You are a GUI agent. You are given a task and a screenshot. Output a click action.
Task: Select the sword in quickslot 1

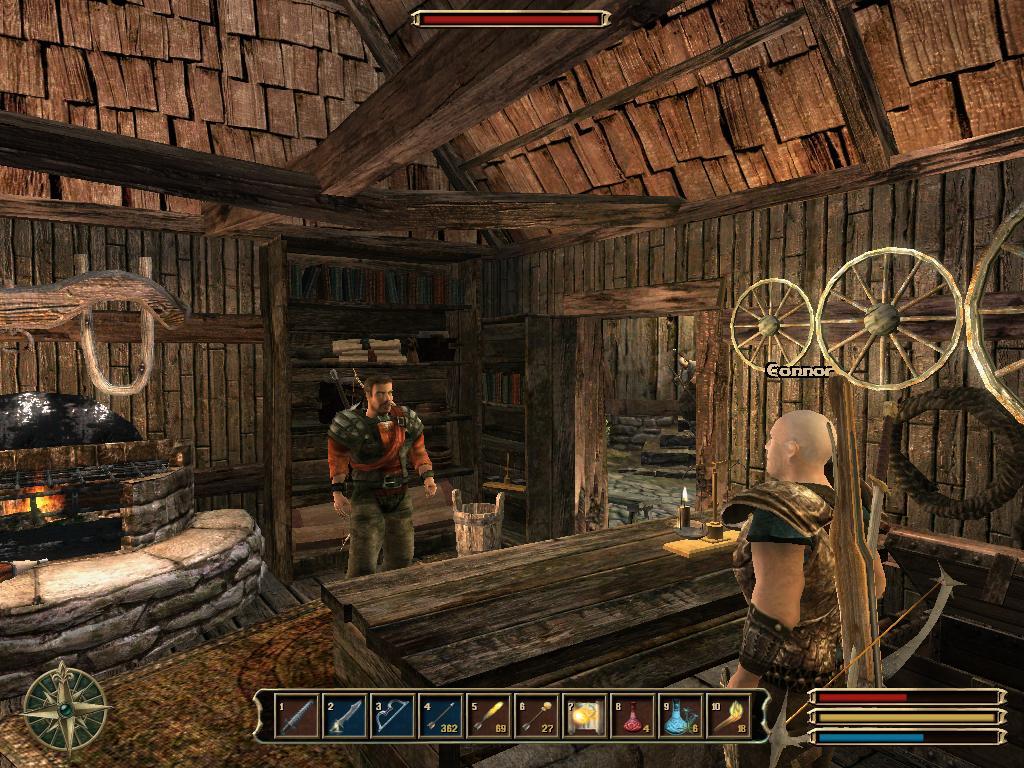coord(296,717)
